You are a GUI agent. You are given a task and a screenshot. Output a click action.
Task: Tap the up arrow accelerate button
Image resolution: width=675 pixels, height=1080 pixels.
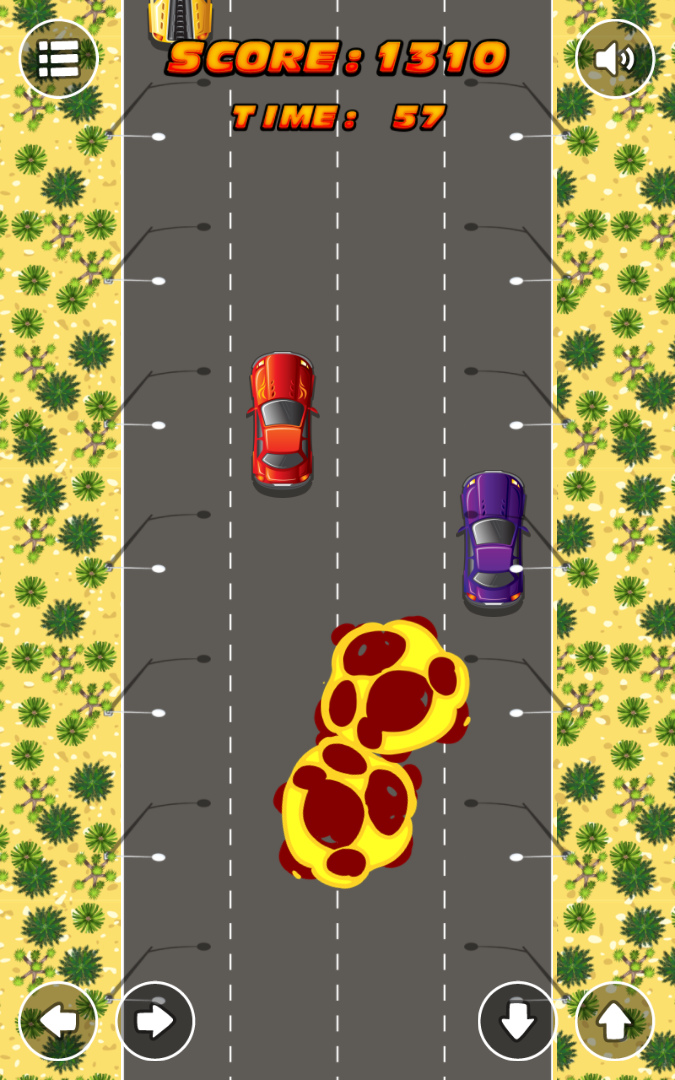pyautogui.click(x=614, y=1021)
